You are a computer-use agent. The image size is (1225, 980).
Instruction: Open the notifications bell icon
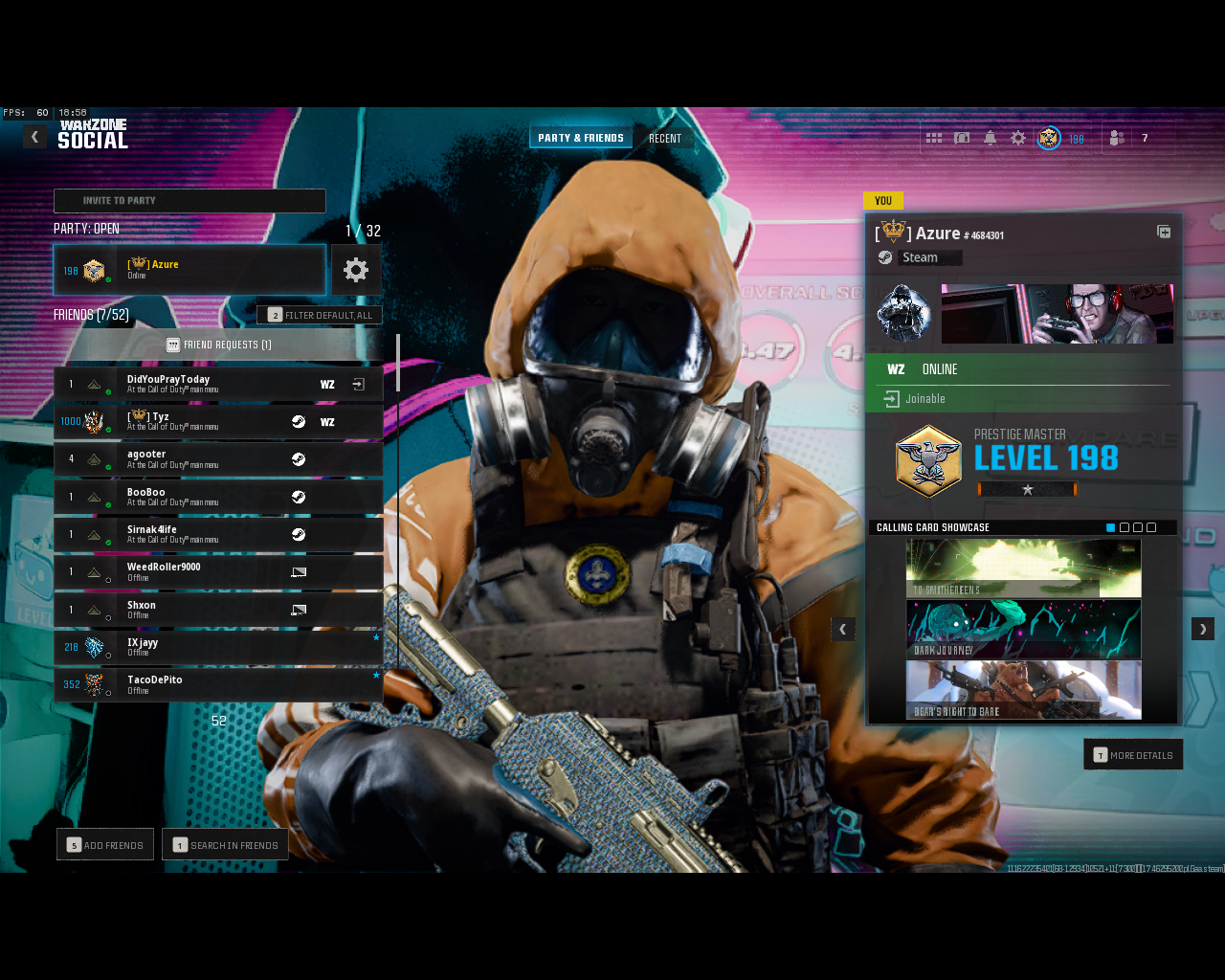(990, 138)
